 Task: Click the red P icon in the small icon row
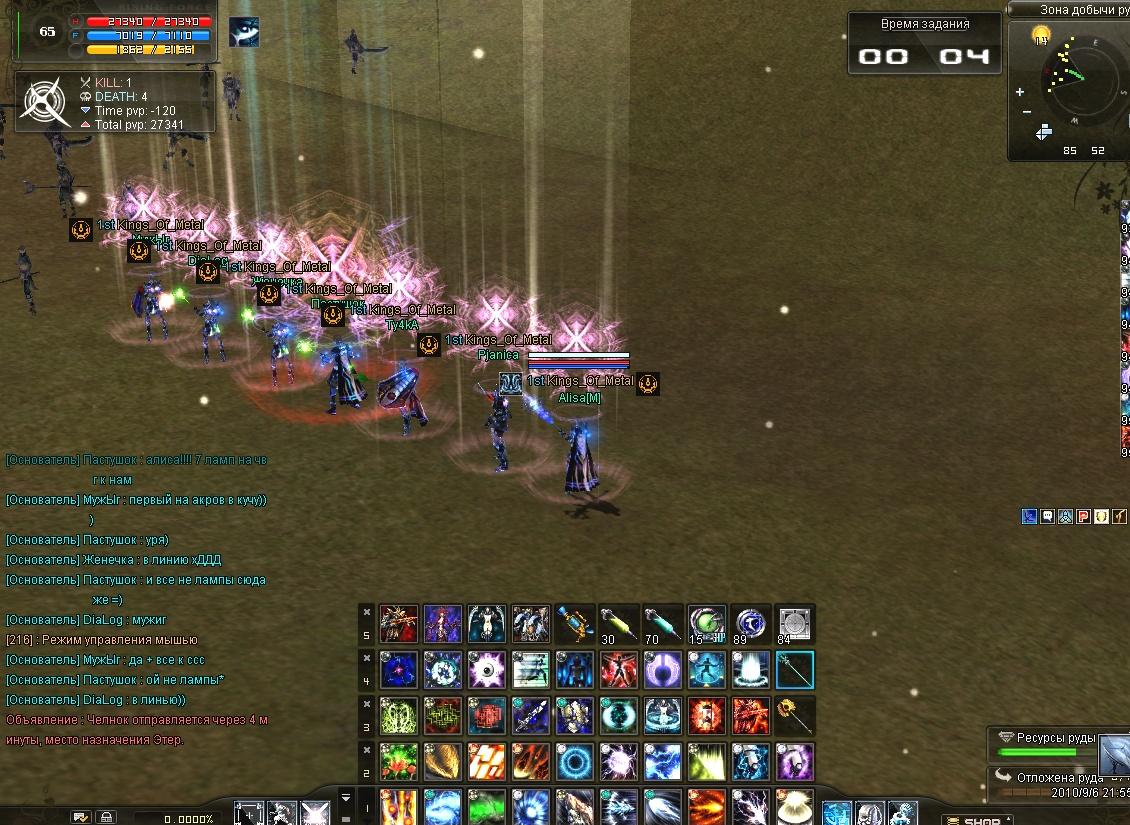(x=1082, y=517)
